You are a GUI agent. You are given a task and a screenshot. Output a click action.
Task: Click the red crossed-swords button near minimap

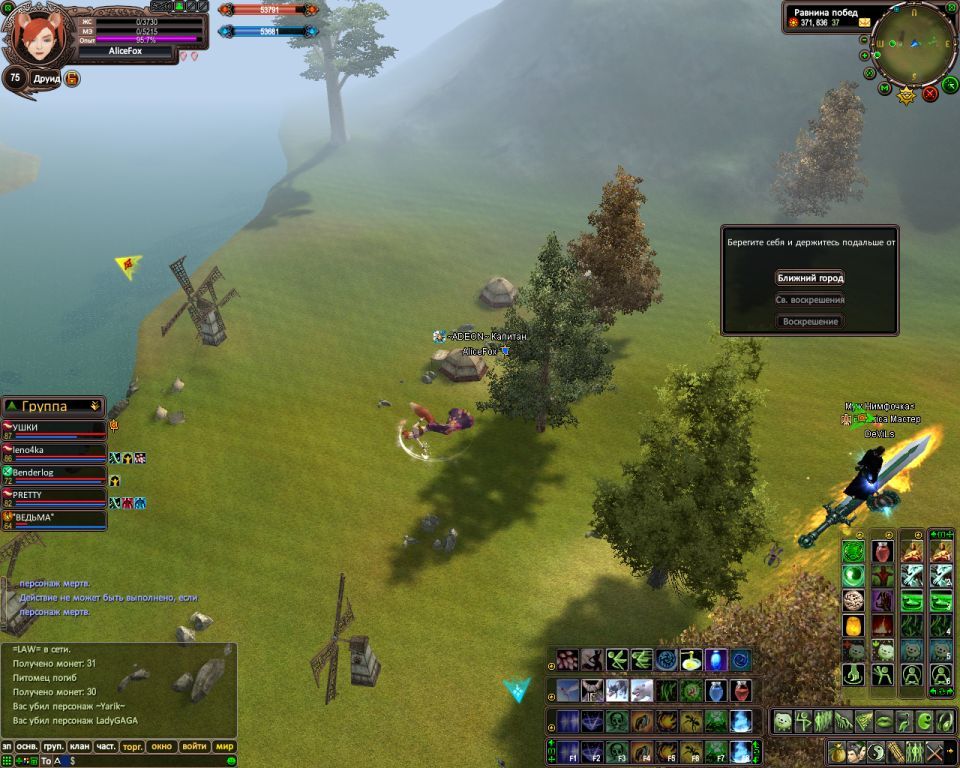coord(930,94)
